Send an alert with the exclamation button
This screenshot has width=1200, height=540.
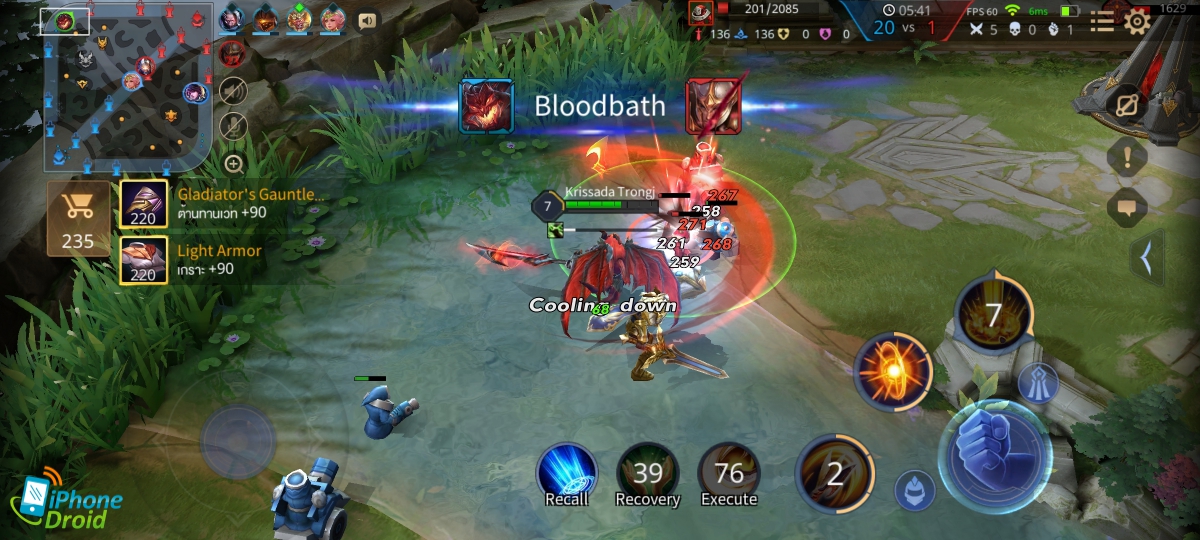[x=1126, y=157]
